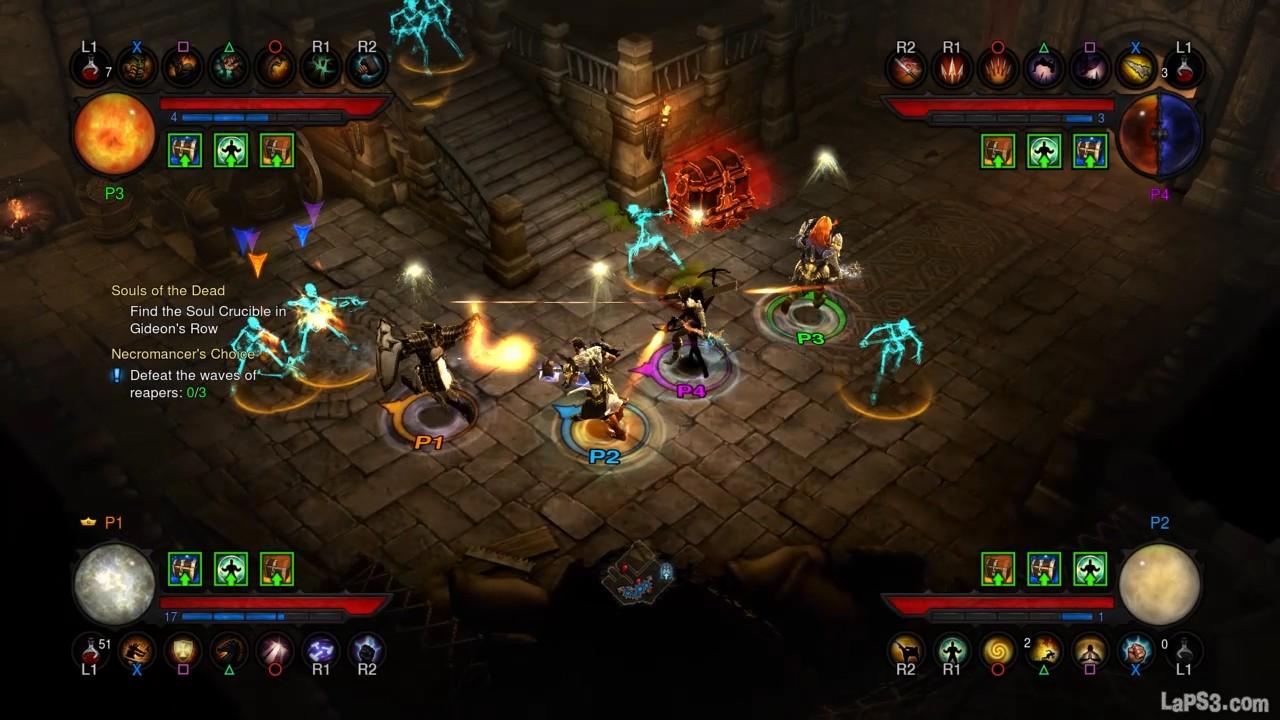The height and width of the screenshot is (720, 1280).
Task: Activate P4's golden bolt skill
Action: (x=1136, y=67)
